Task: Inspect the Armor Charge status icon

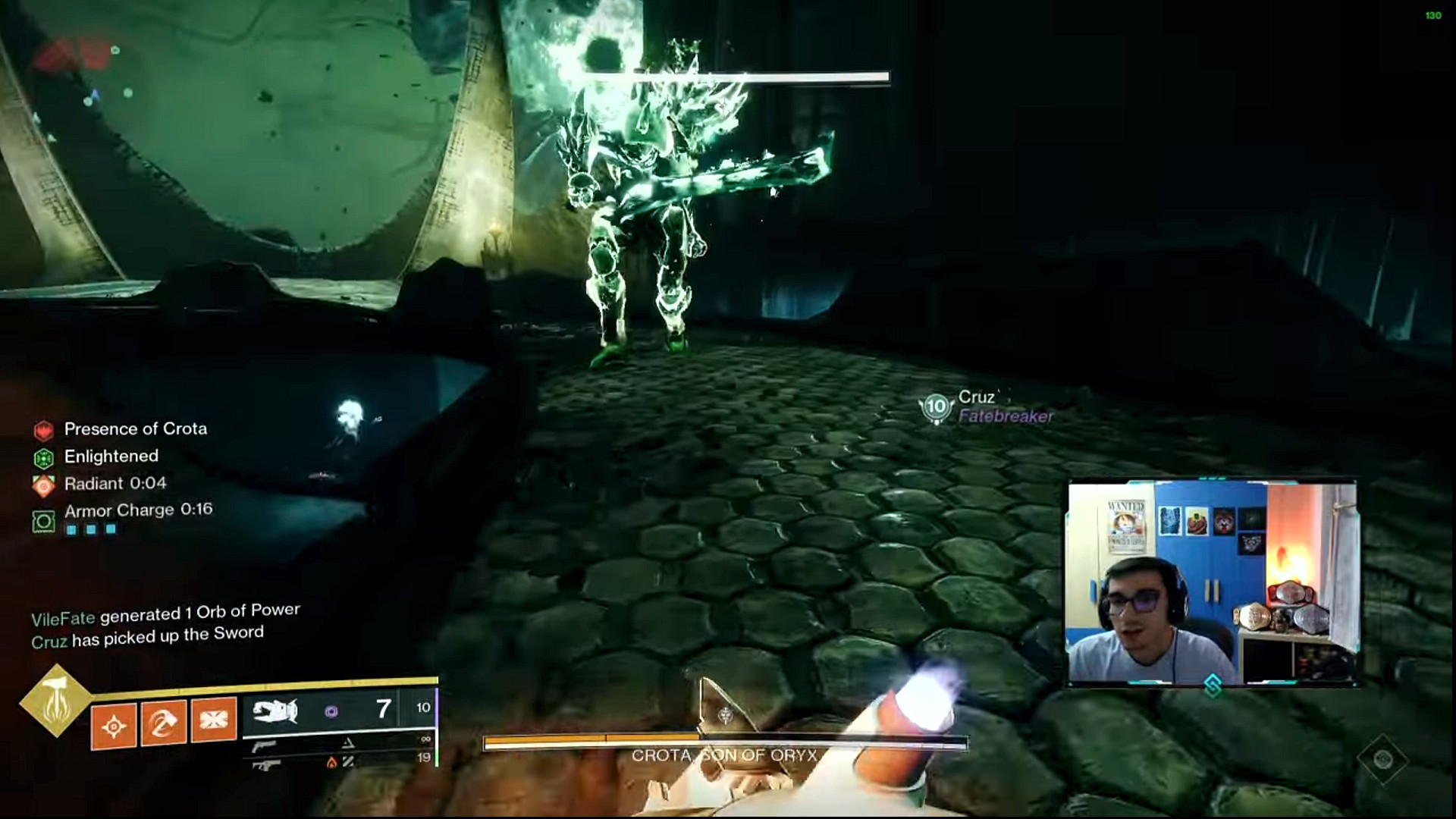Action: click(x=44, y=521)
